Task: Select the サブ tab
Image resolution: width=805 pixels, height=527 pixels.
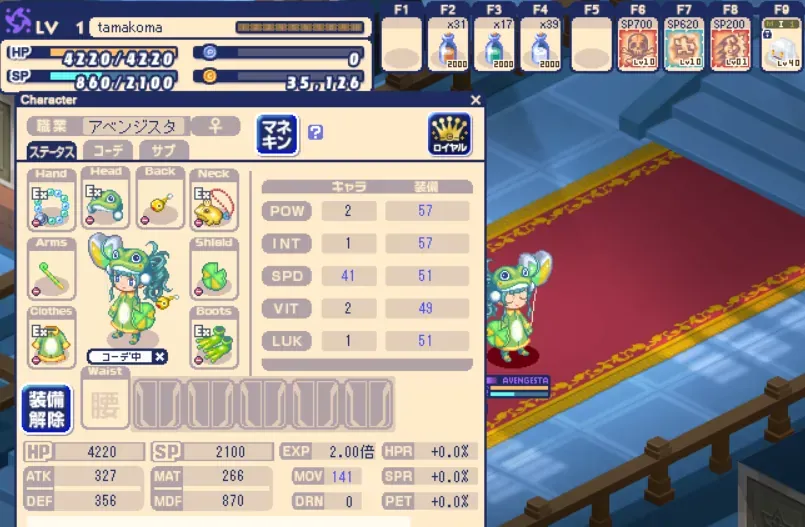Action: pos(163,151)
